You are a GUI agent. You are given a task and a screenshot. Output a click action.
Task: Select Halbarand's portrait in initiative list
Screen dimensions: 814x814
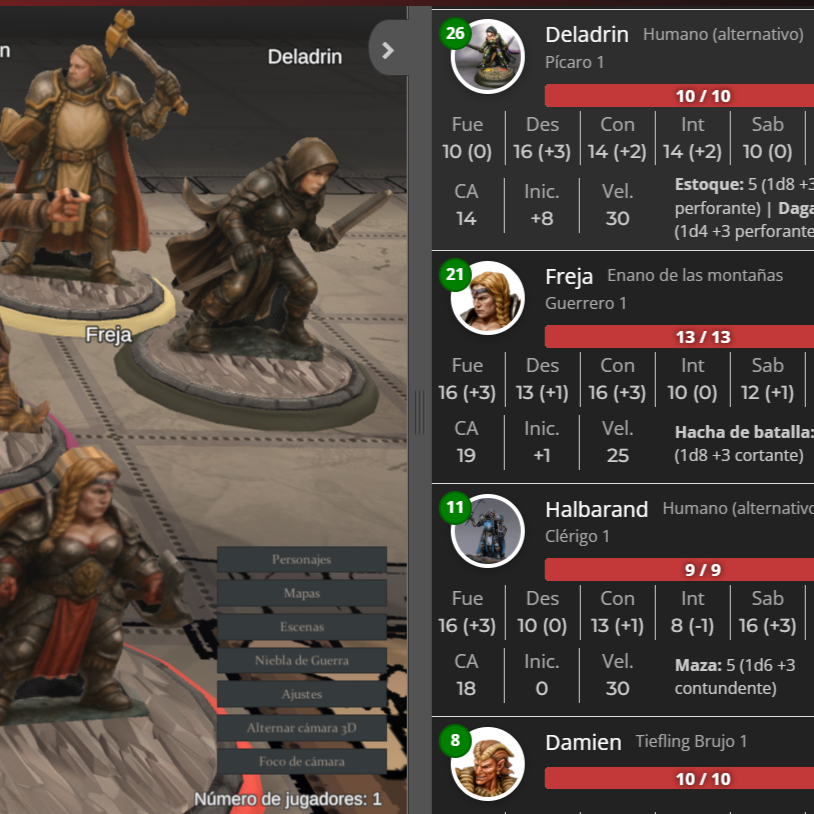[488, 531]
